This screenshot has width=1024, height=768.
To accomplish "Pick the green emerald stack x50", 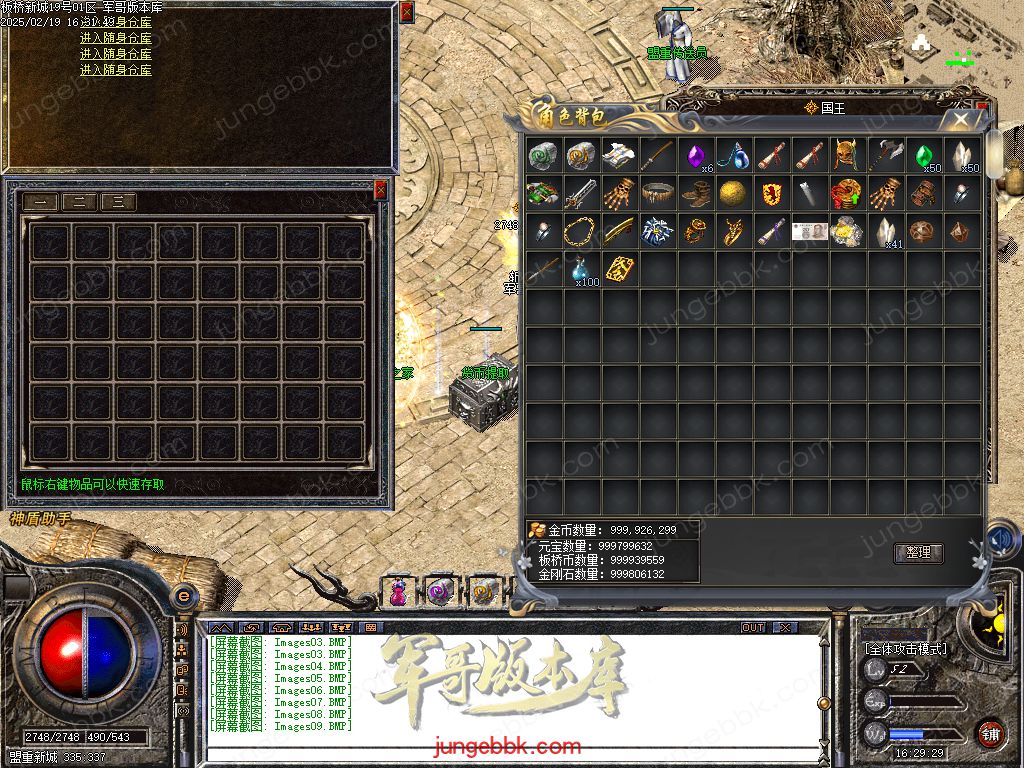I will (925, 155).
